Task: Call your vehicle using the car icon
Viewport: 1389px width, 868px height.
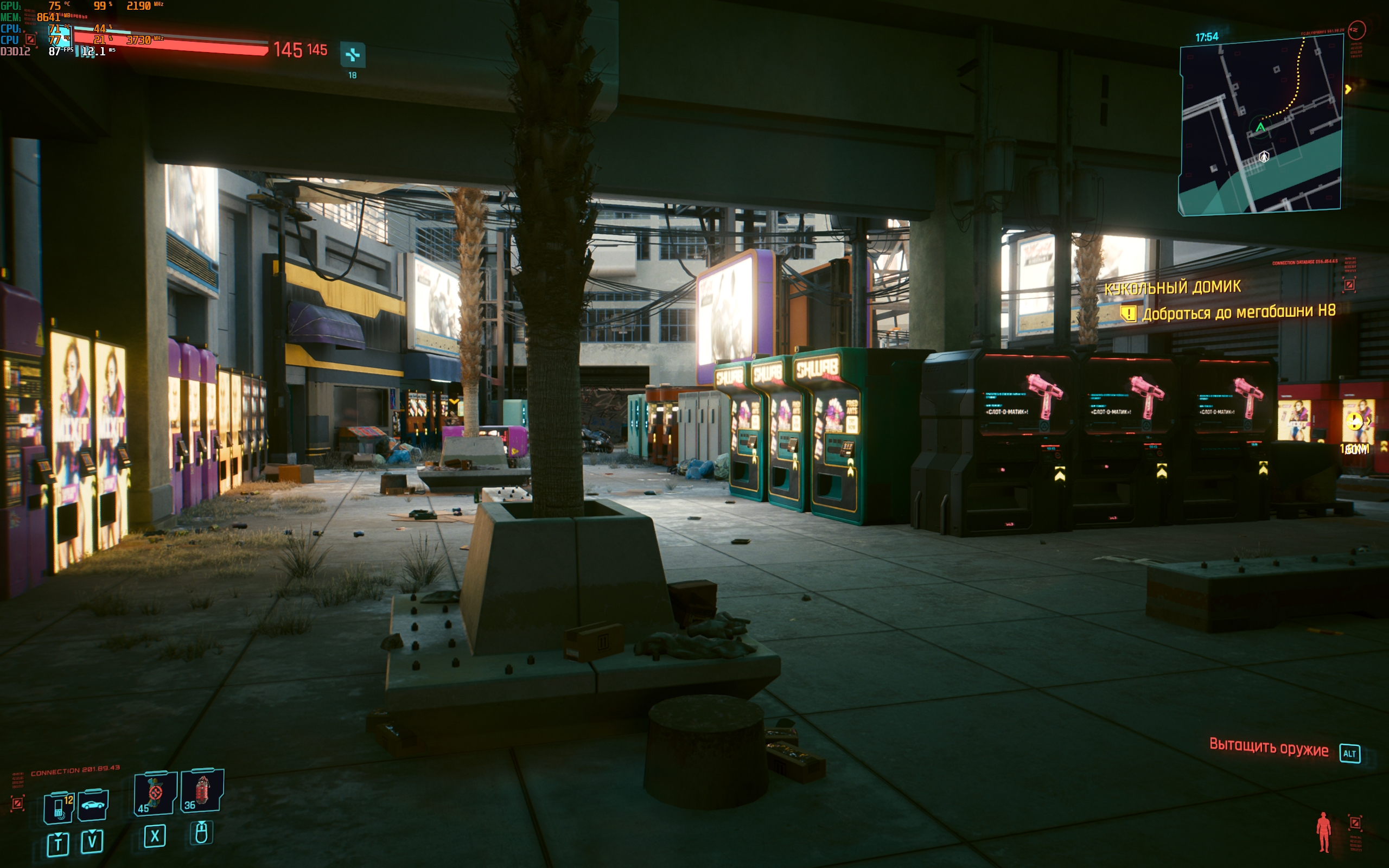Action: tap(93, 805)
